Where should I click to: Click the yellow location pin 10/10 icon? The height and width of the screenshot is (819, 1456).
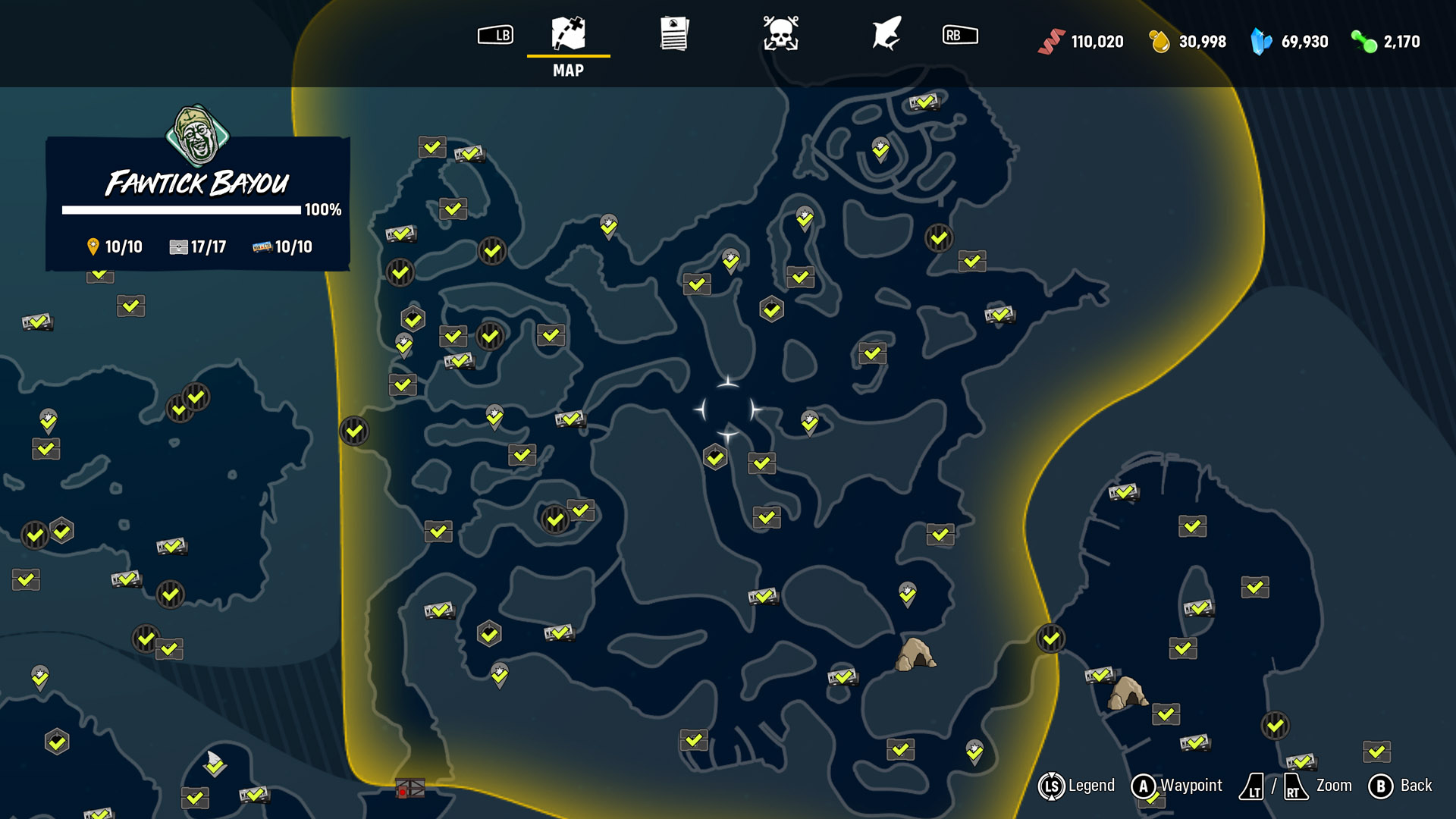[x=93, y=246]
